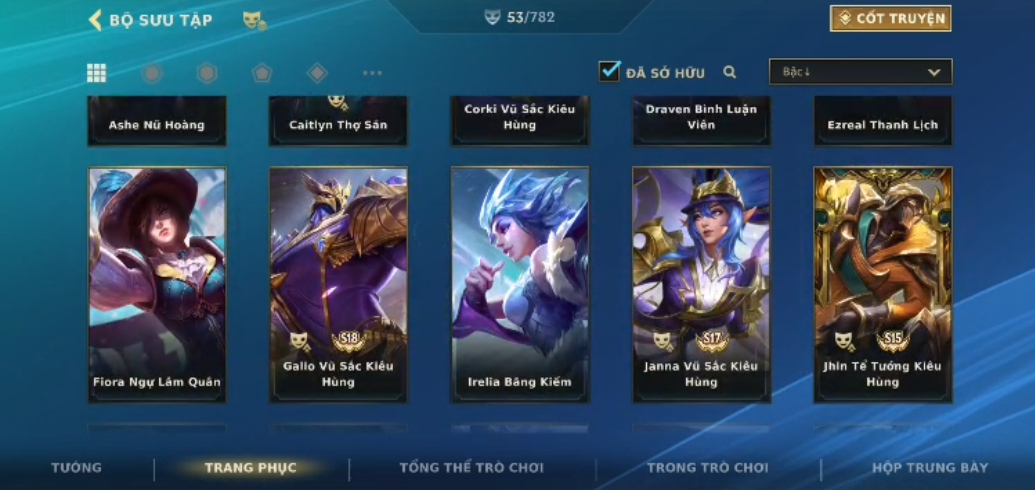Open the Cốt Truyện story button

pos(890,18)
